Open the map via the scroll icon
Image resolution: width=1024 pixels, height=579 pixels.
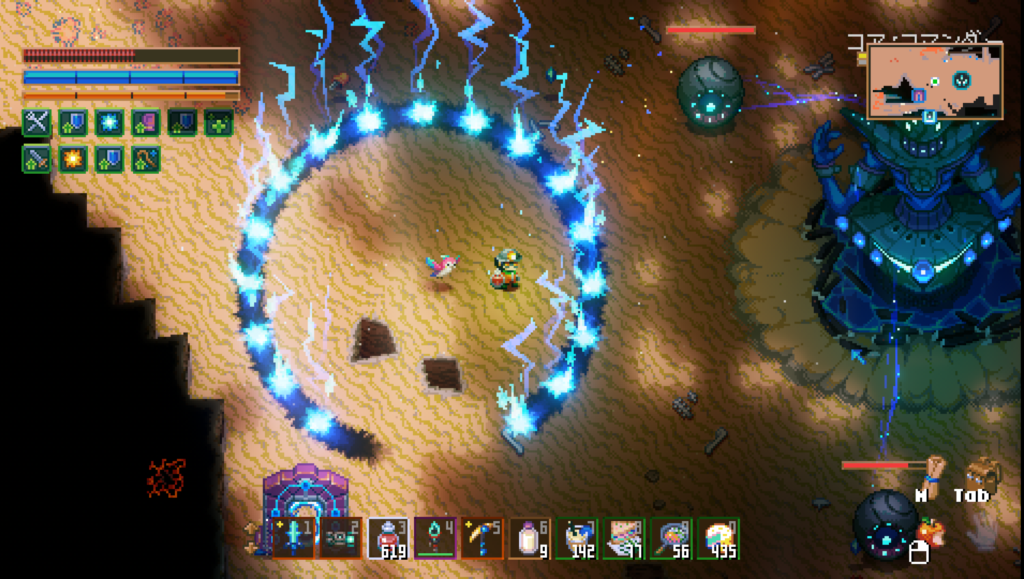coord(934,474)
